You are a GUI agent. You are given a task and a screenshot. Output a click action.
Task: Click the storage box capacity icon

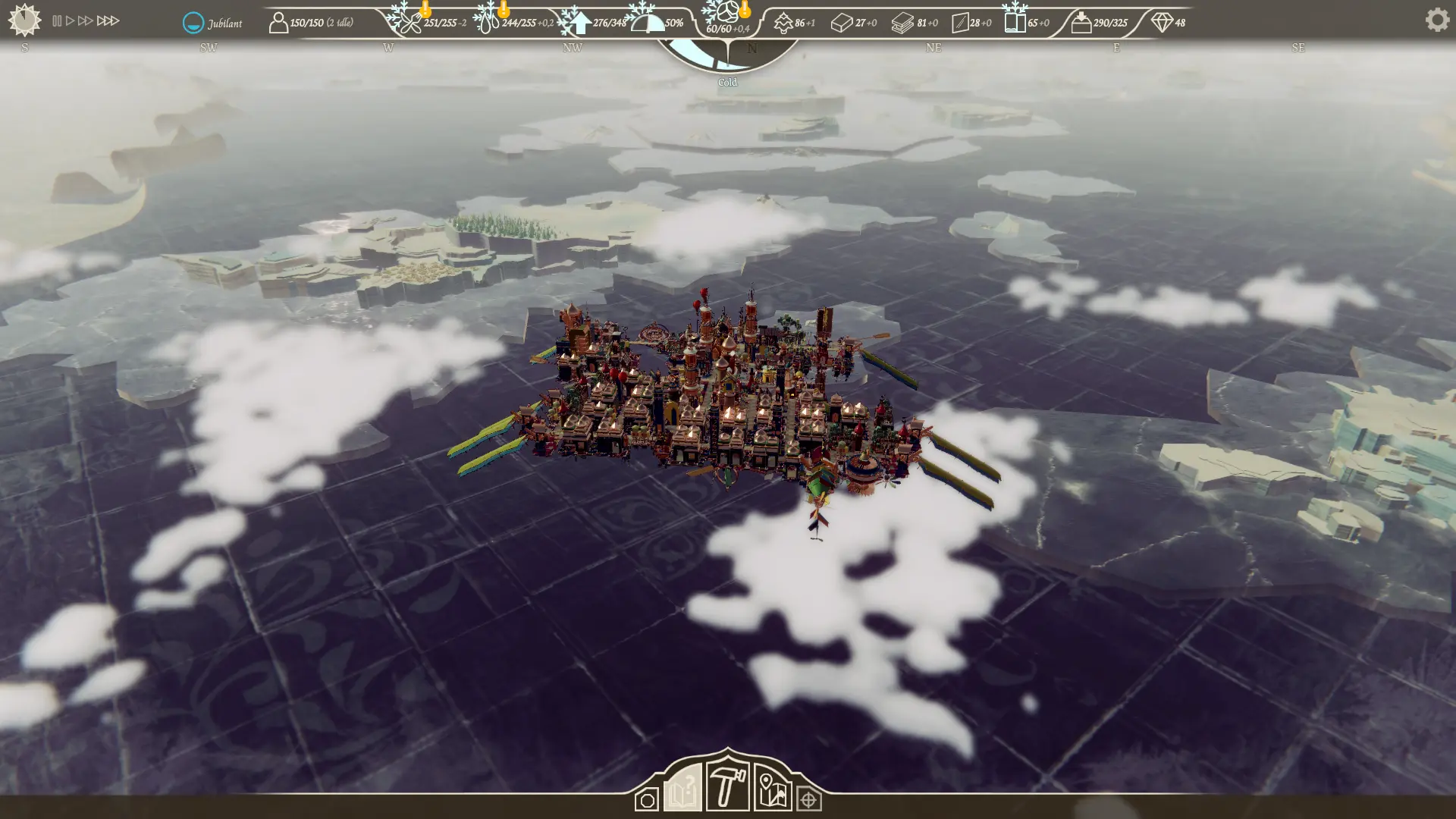point(1081,23)
